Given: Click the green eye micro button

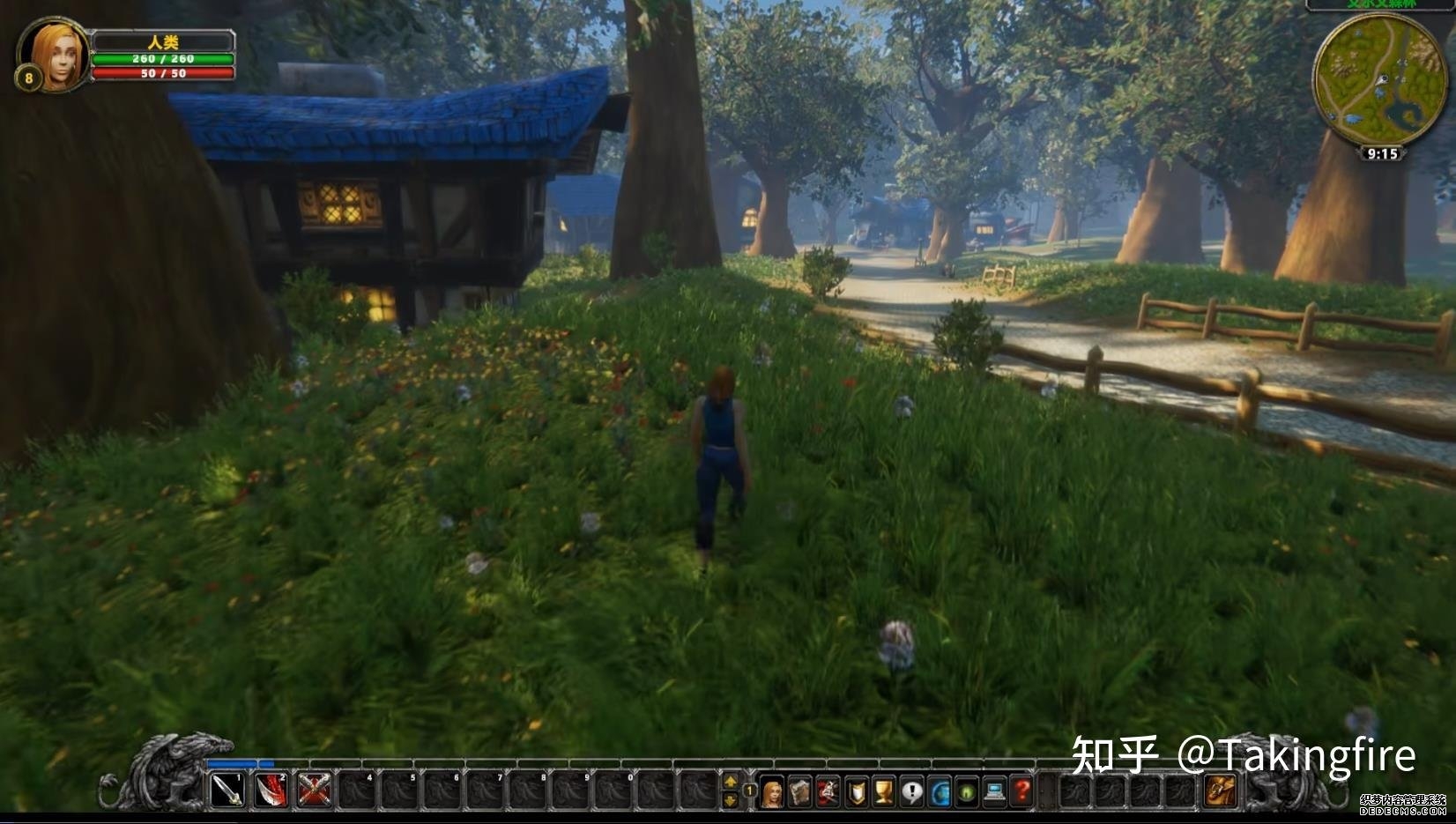Looking at the screenshot, I should coord(967,792).
